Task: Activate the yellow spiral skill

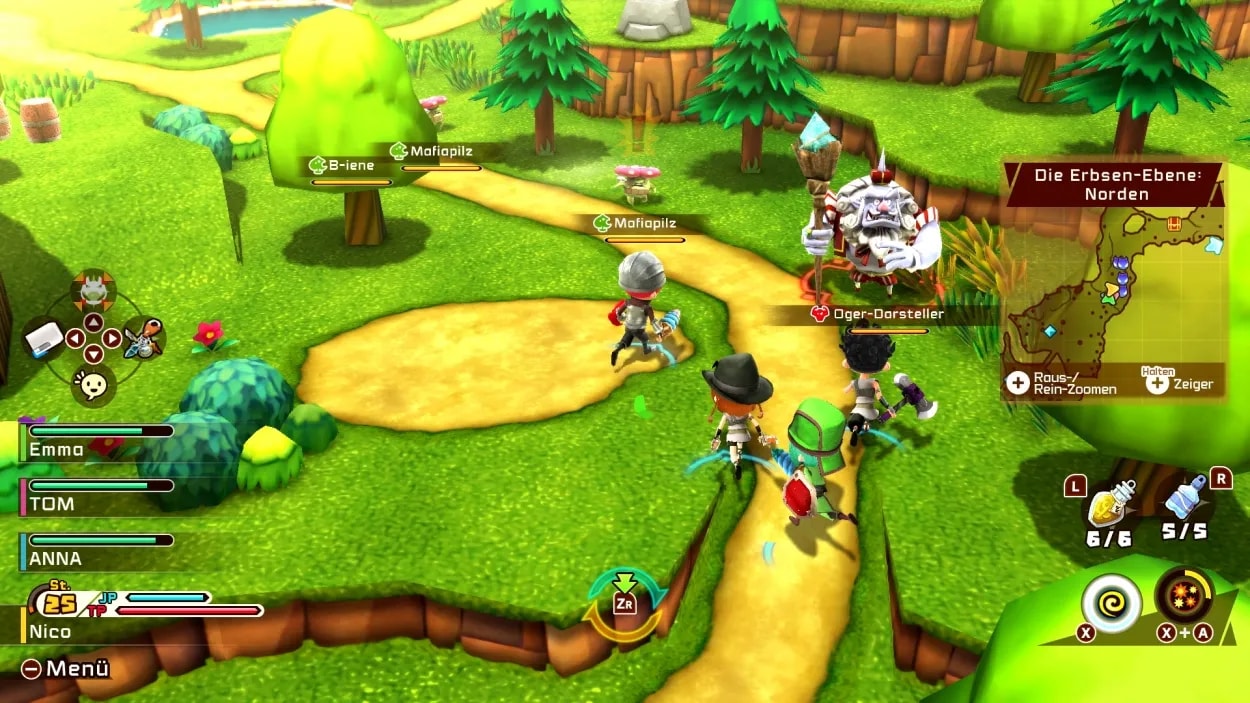Action: point(1111,601)
